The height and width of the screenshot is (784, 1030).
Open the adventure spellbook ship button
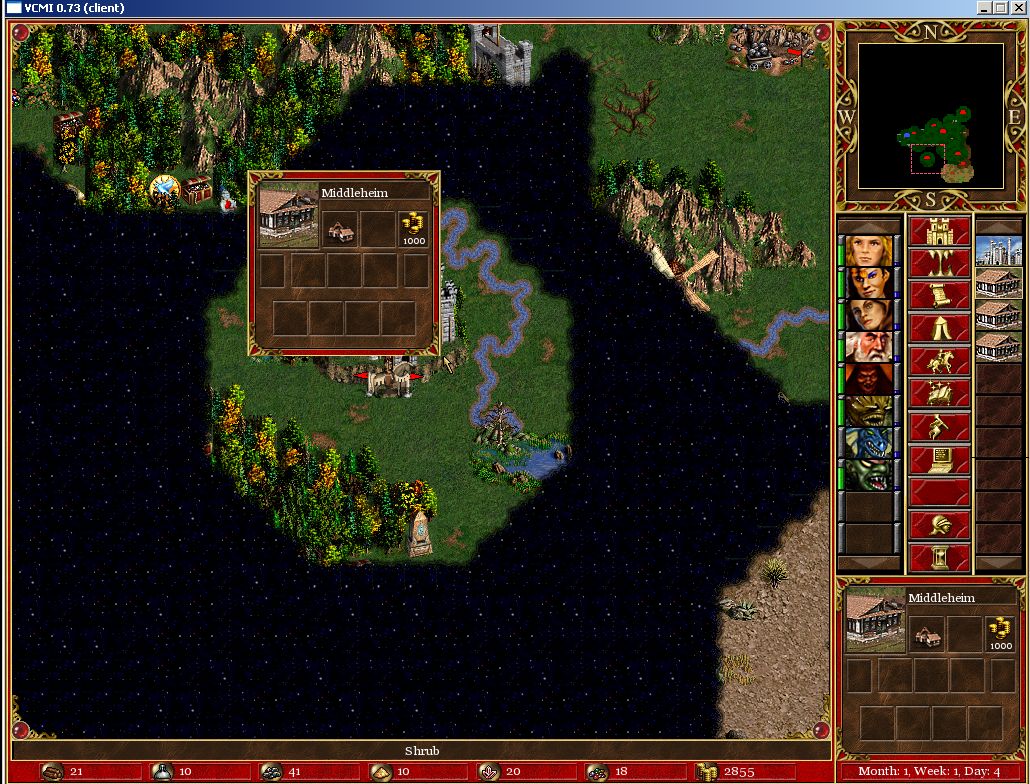tap(939, 394)
